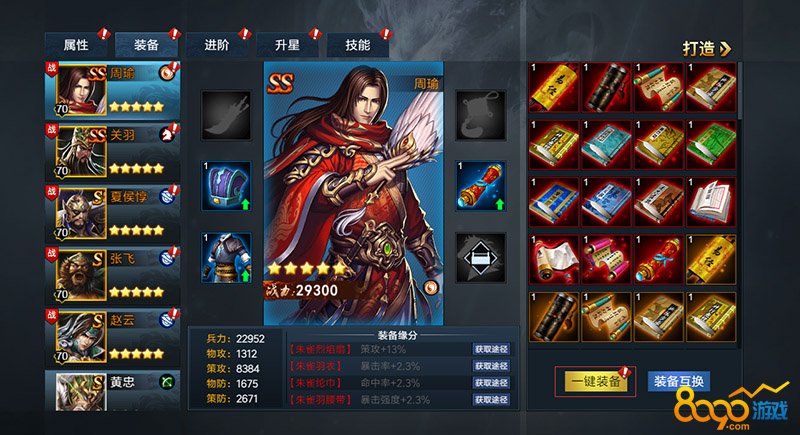This screenshot has height=435, width=800.
Task: Click the empty weapon slot silhouette
Action: (226, 114)
